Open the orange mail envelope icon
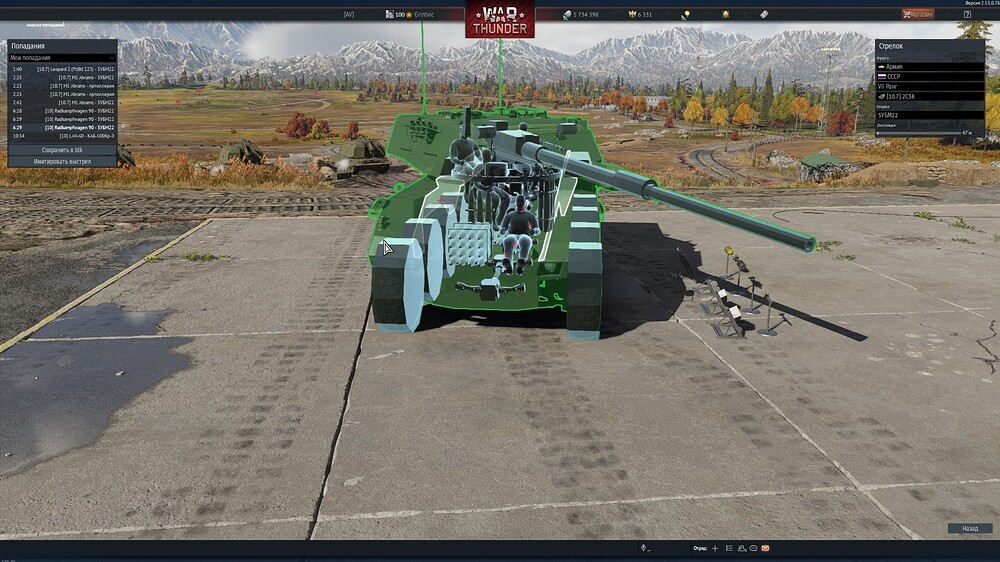The height and width of the screenshot is (562, 1000). tap(765, 548)
